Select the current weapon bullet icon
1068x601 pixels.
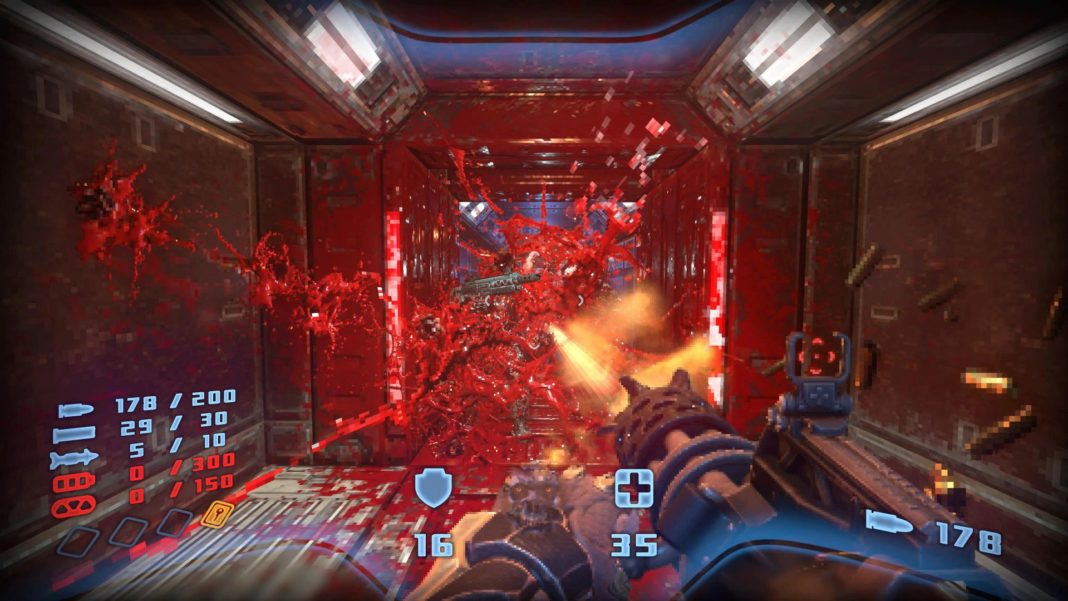click(890, 522)
